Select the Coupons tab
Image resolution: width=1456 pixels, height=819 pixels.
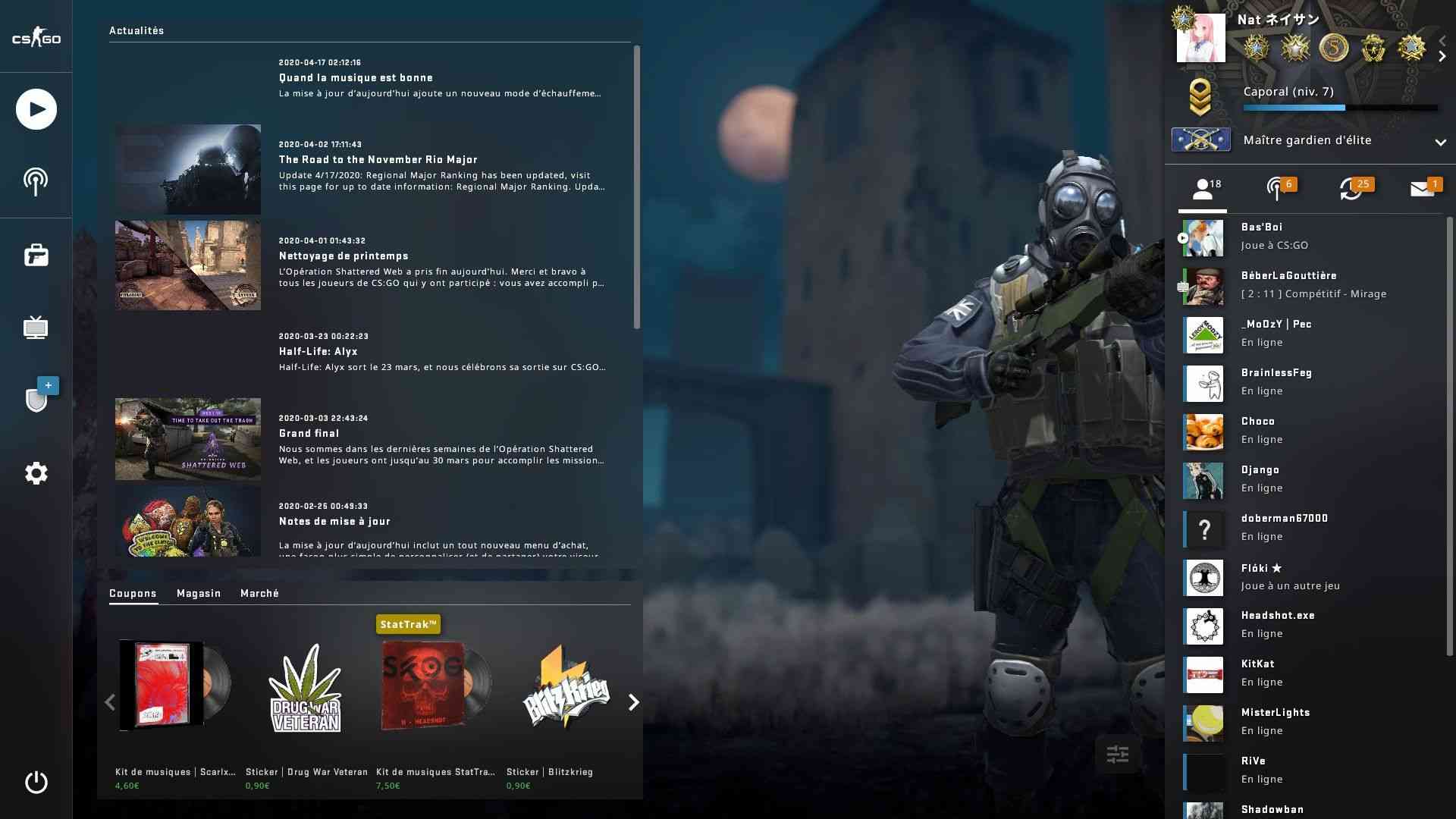click(x=133, y=593)
